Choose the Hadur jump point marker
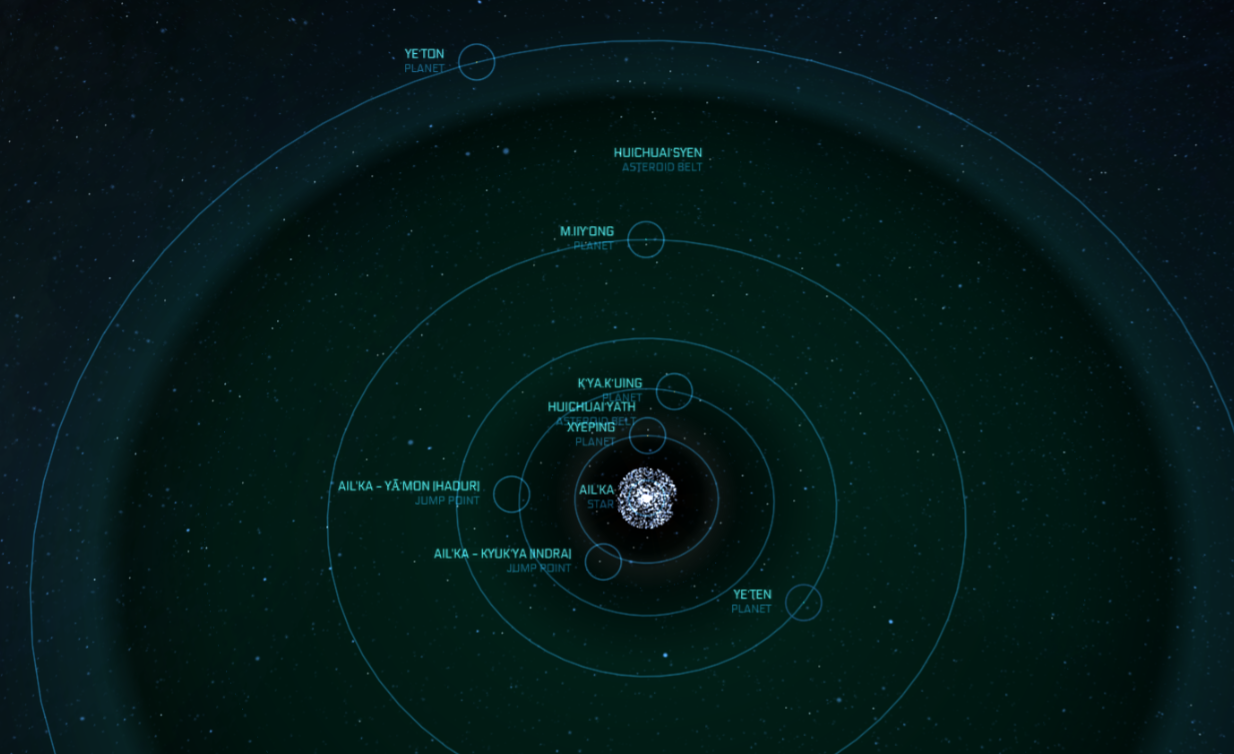 [x=511, y=494]
